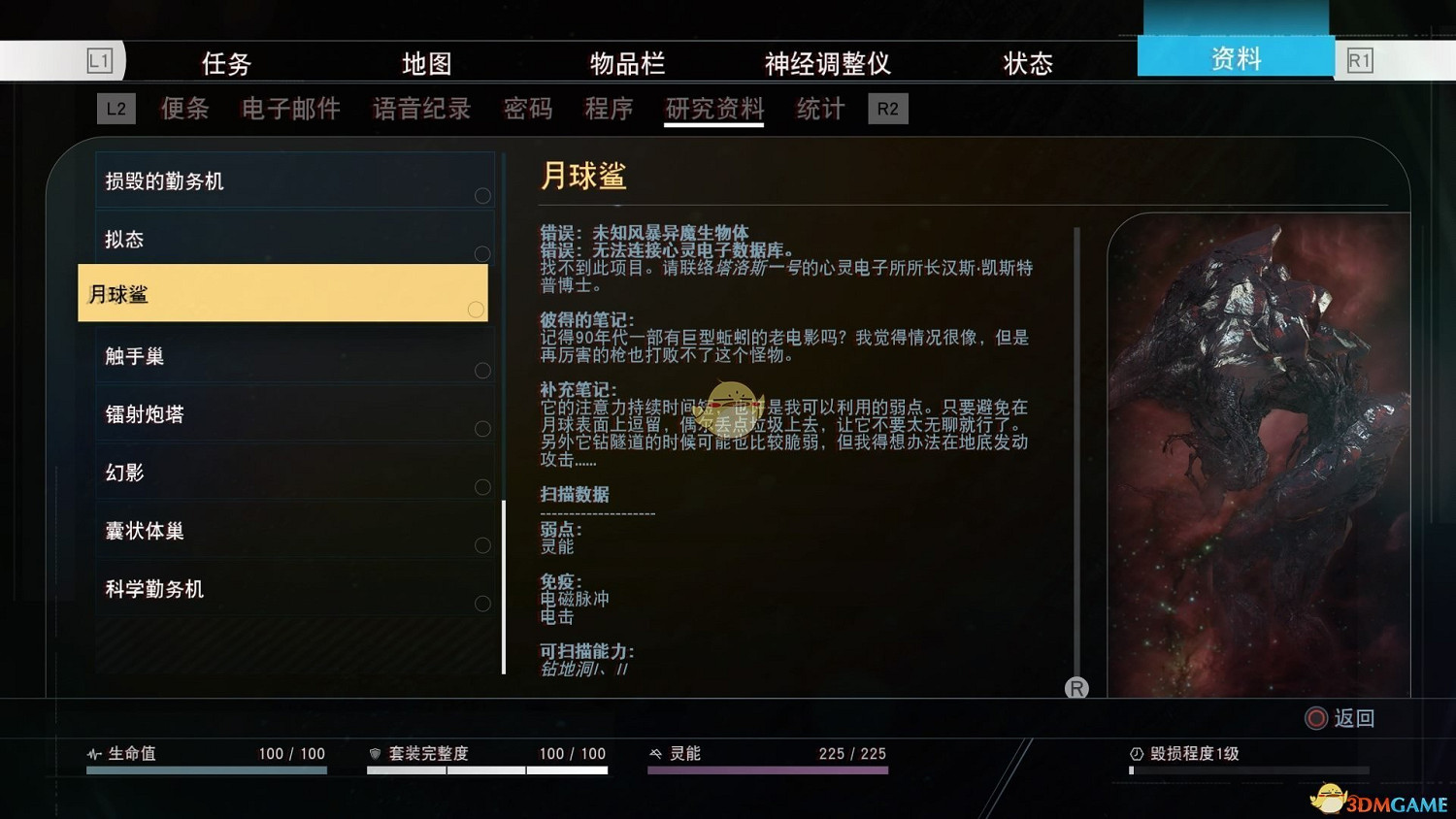Select the circle indicator next to 拟态
The image size is (1456, 819).
(482, 253)
